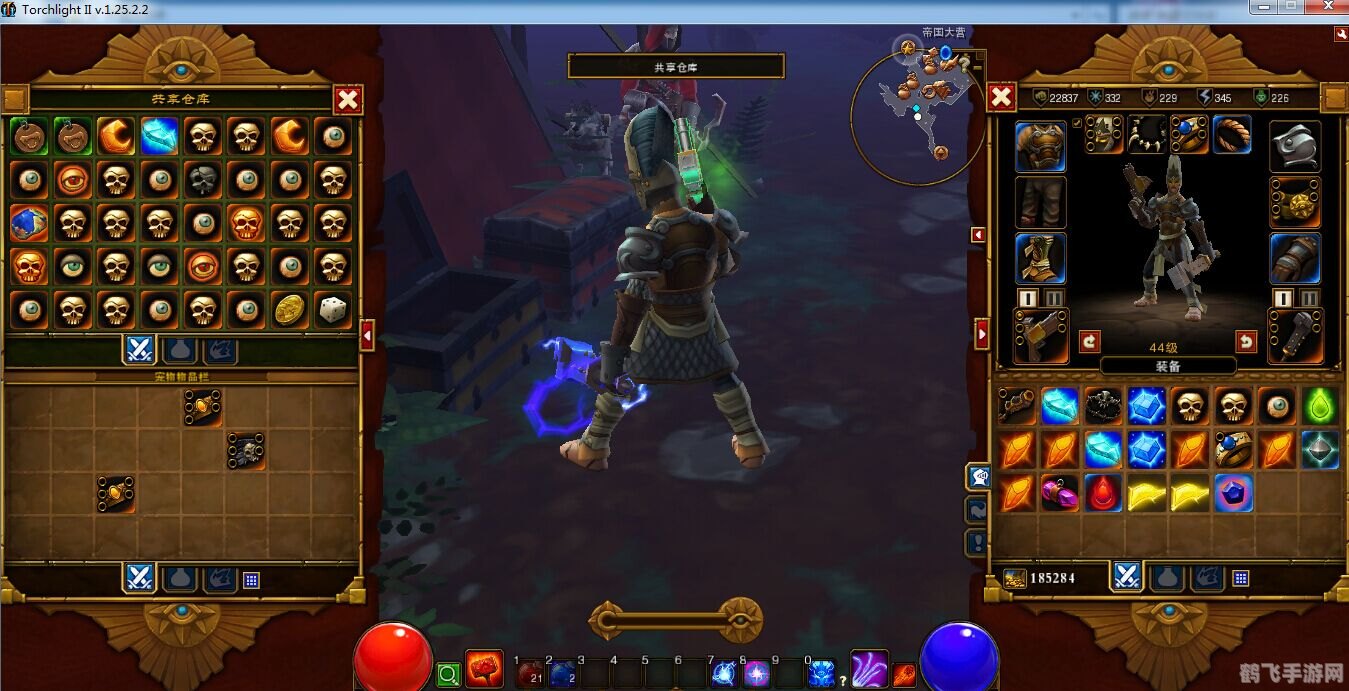The height and width of the screenshot is (691, 1349).
Task: Close the character equipment panel
Action: coord(1001,97)
